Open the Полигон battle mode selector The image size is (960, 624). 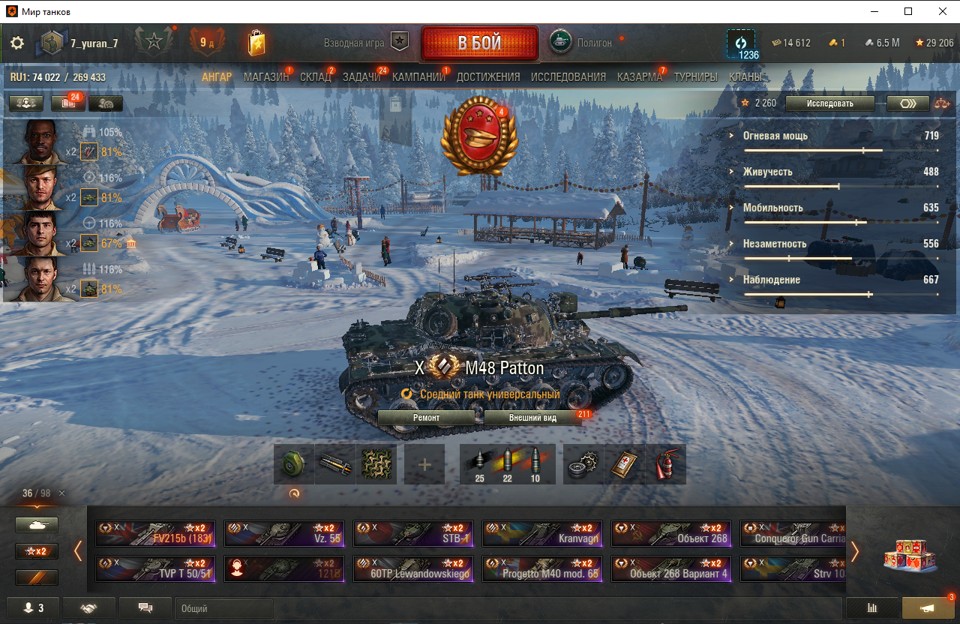click(582, 43)
